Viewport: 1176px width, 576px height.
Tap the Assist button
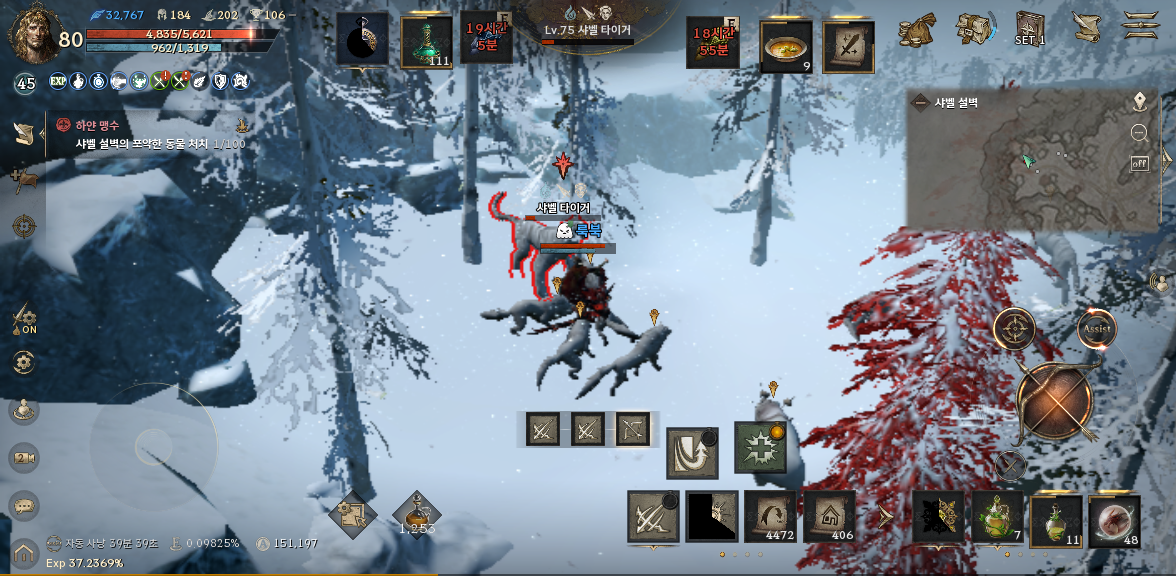(x=1096, y=328)
